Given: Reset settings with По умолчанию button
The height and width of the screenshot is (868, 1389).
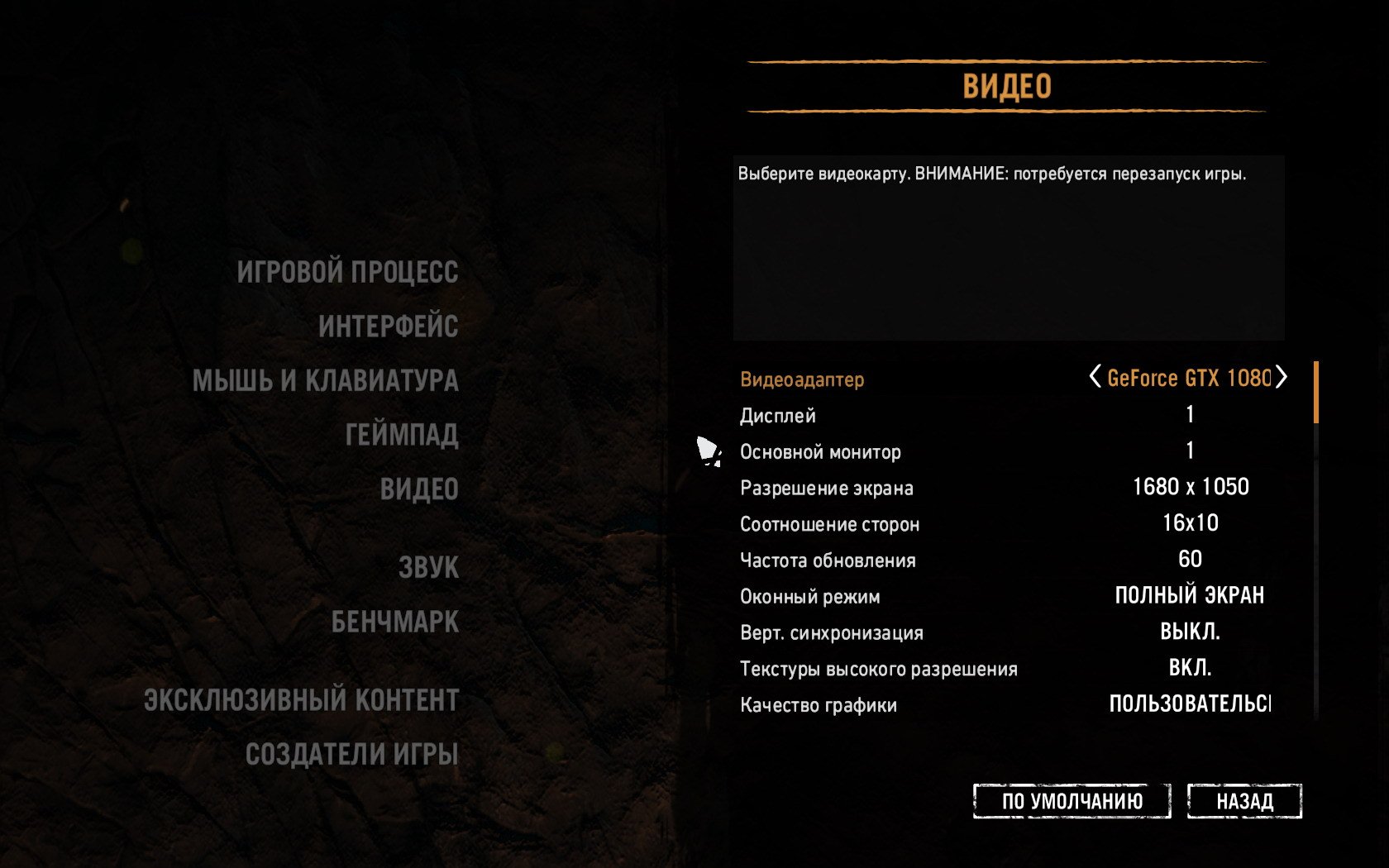Looking at the screenshot, I should click(x=1072, y=801).
